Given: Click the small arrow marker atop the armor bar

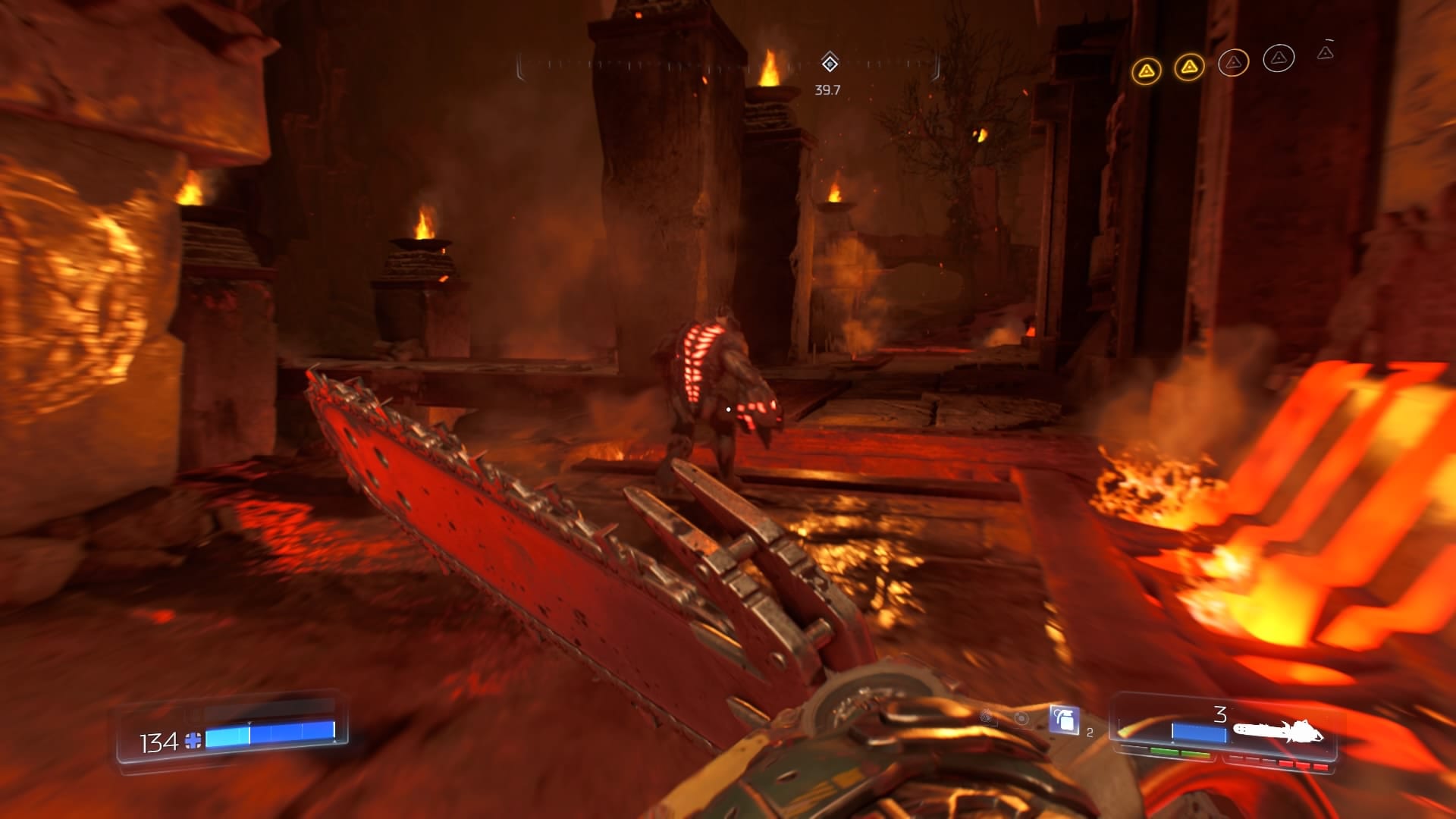Looking at the screenshot, I should (x=249, y=723).
